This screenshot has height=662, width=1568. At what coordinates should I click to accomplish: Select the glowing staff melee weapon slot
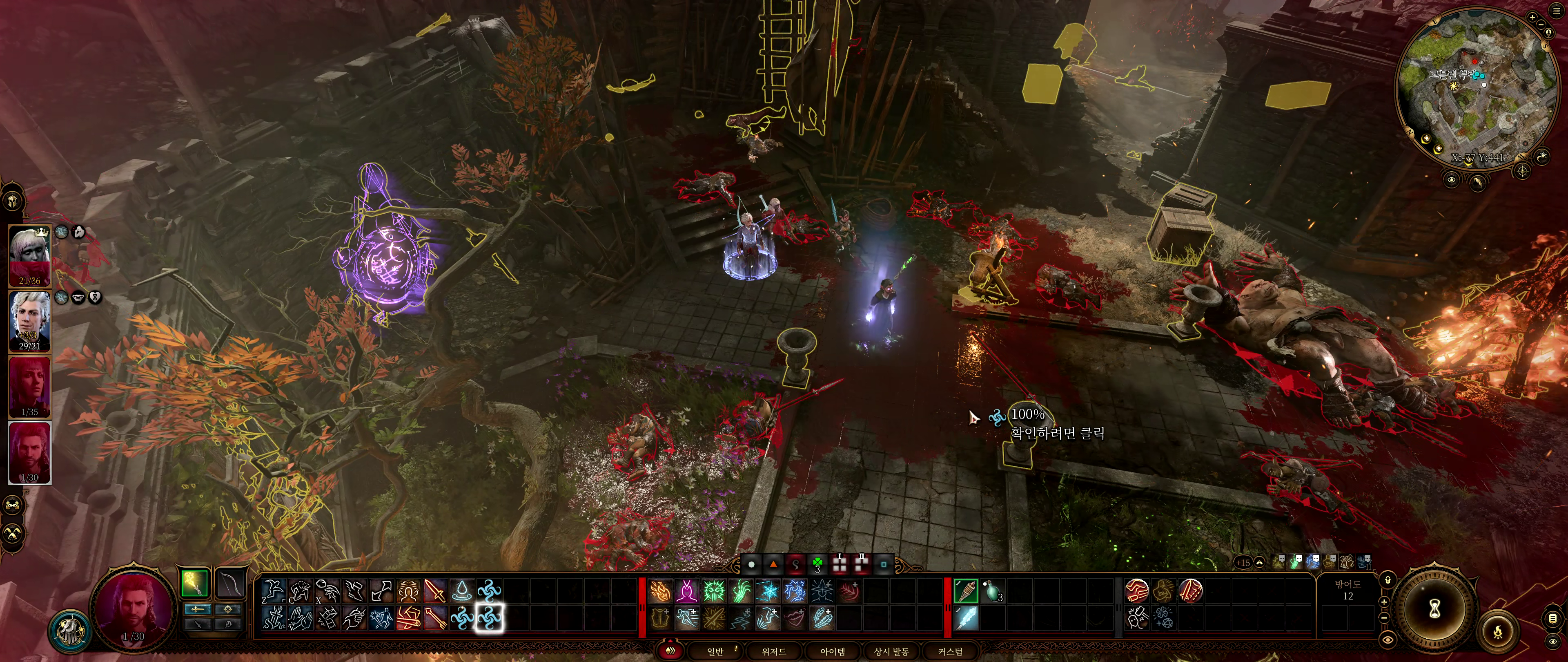click(x=195, y=584)
